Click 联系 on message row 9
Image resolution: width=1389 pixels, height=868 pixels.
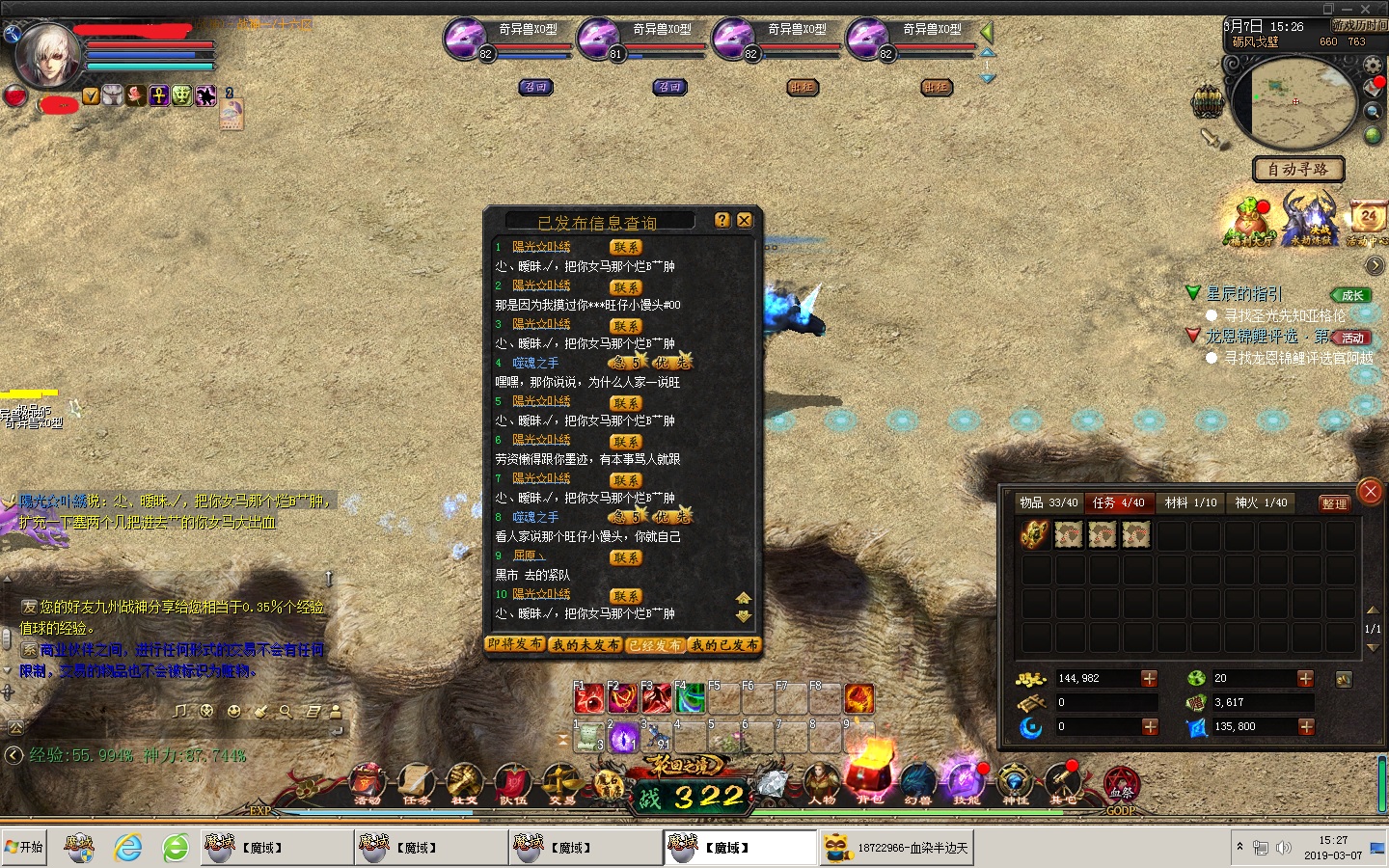625,557
